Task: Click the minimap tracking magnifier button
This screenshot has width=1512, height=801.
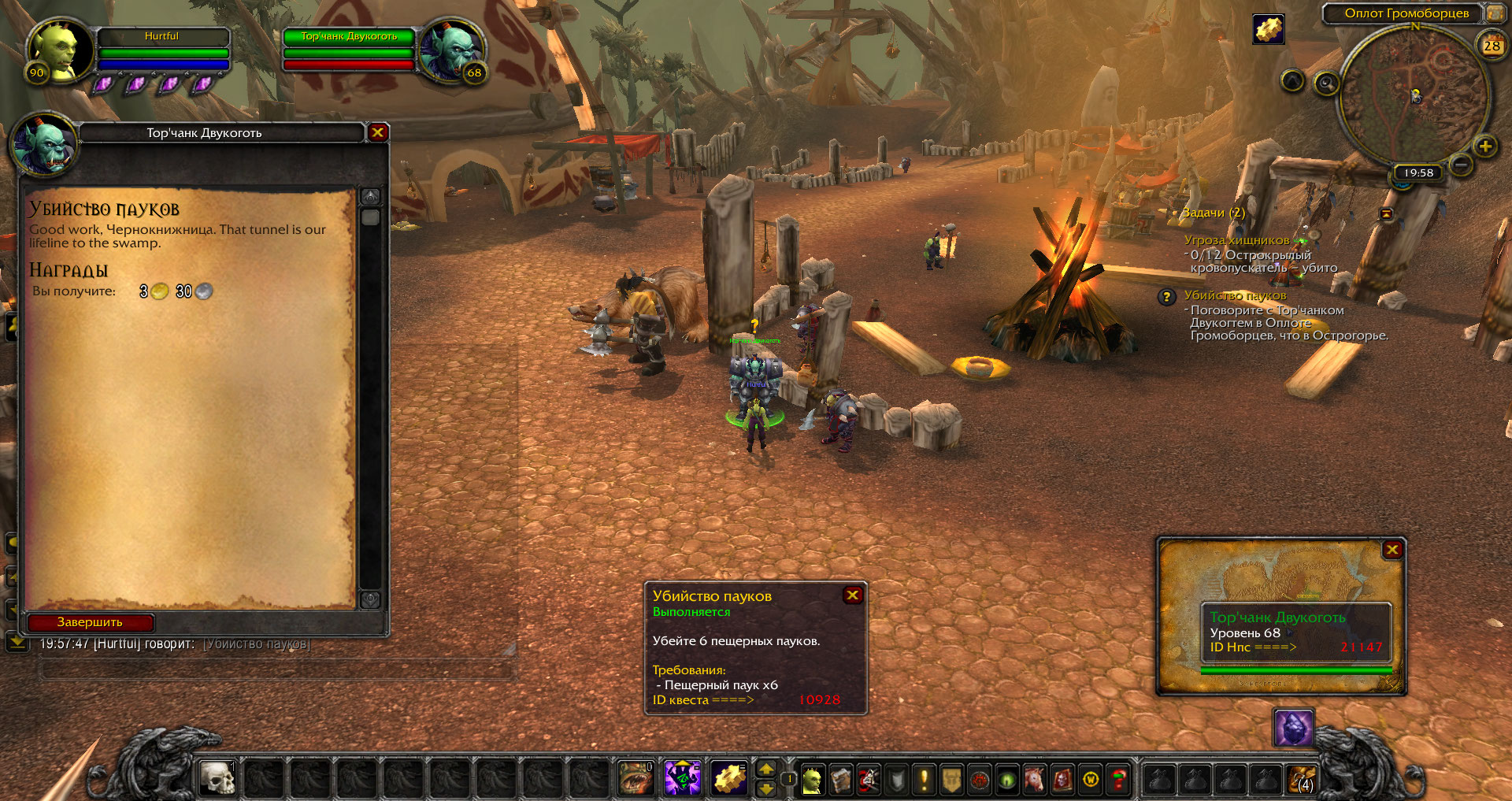Action: (1327, 83)
